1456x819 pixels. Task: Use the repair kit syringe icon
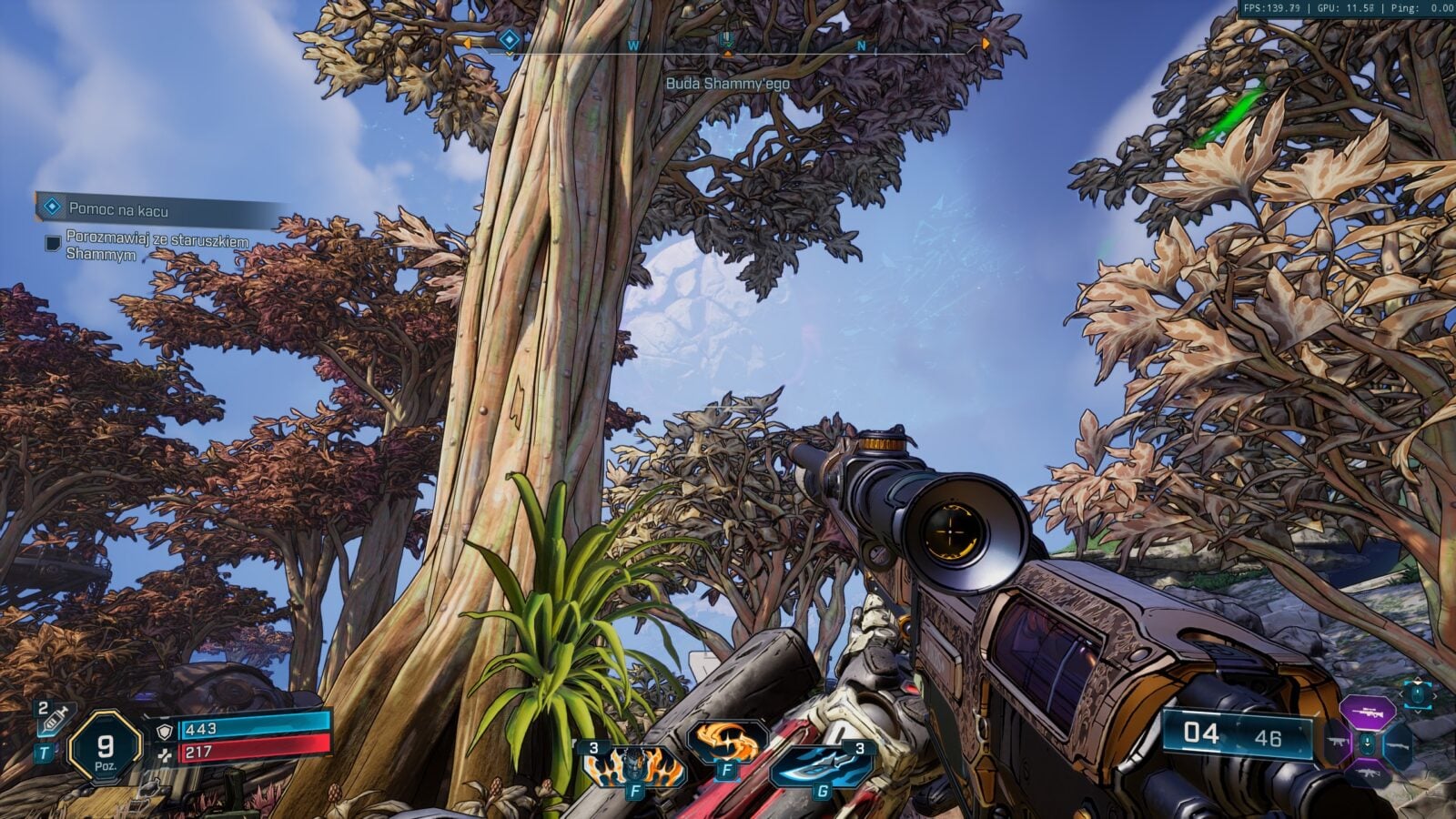click(x=52, y=721)
